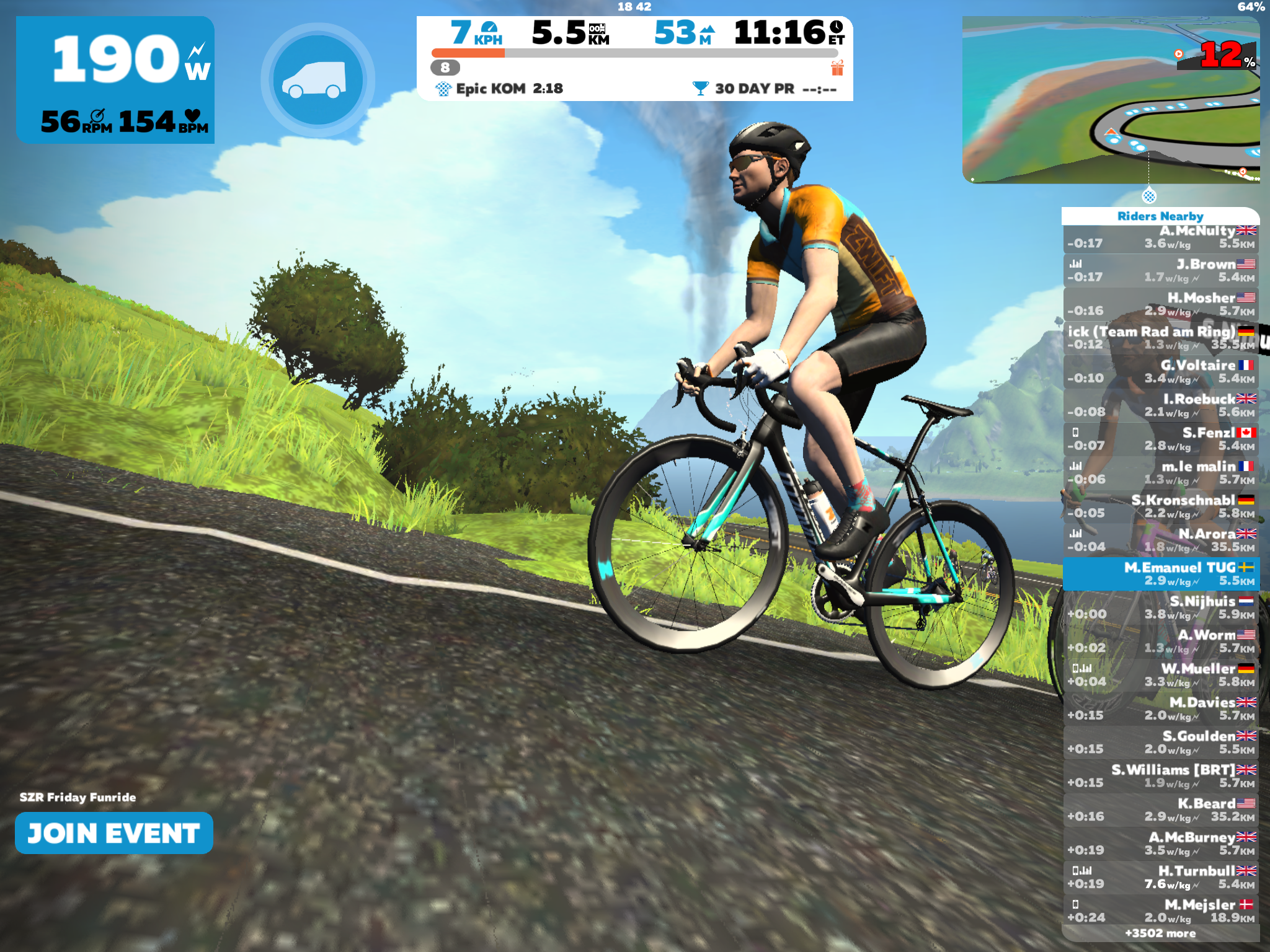
Task: Choose S.Nijhuis from the rider list
Action: (x=1161, y=607)
